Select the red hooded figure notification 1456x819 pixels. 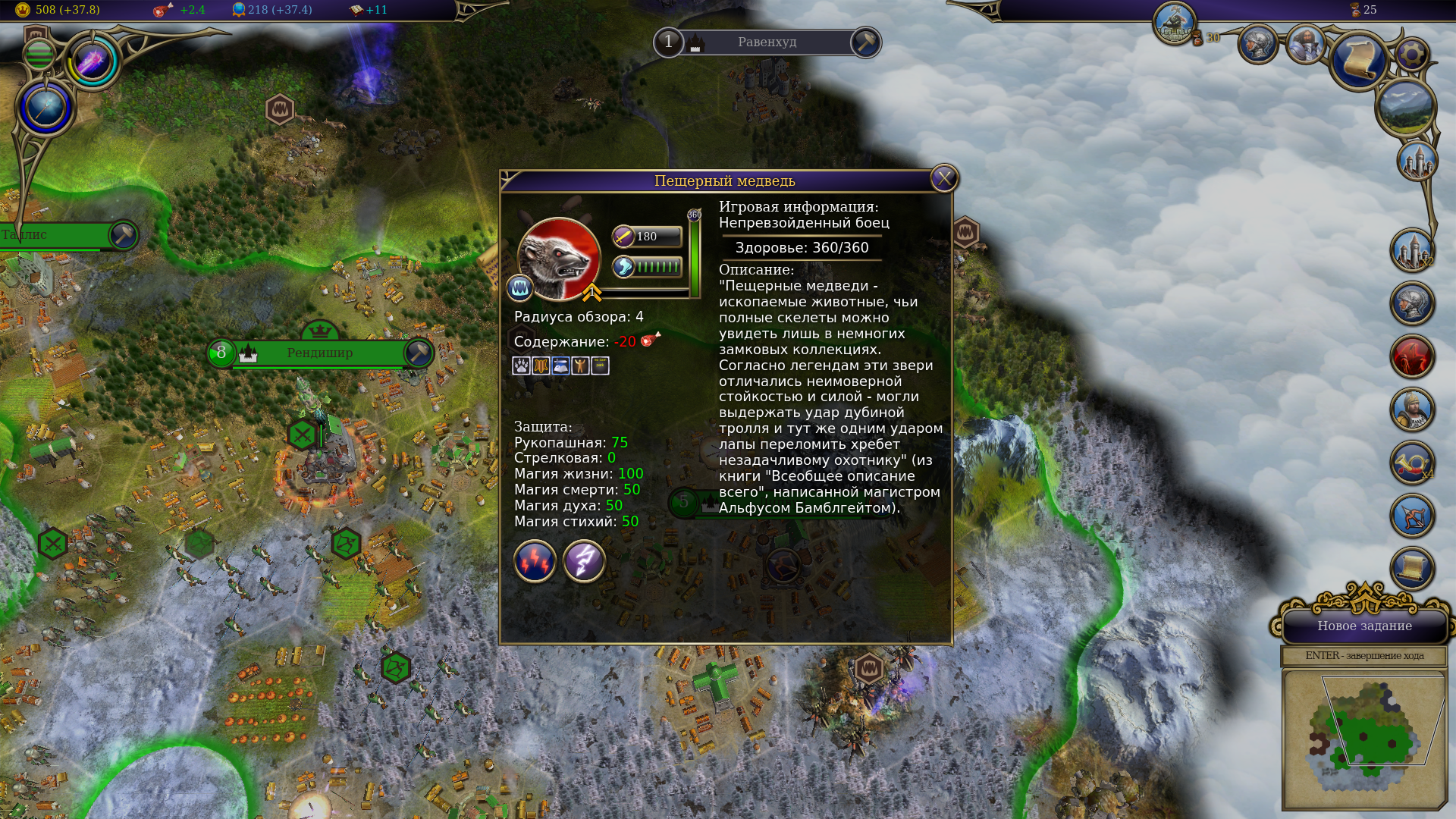[x=1412, y=357]
